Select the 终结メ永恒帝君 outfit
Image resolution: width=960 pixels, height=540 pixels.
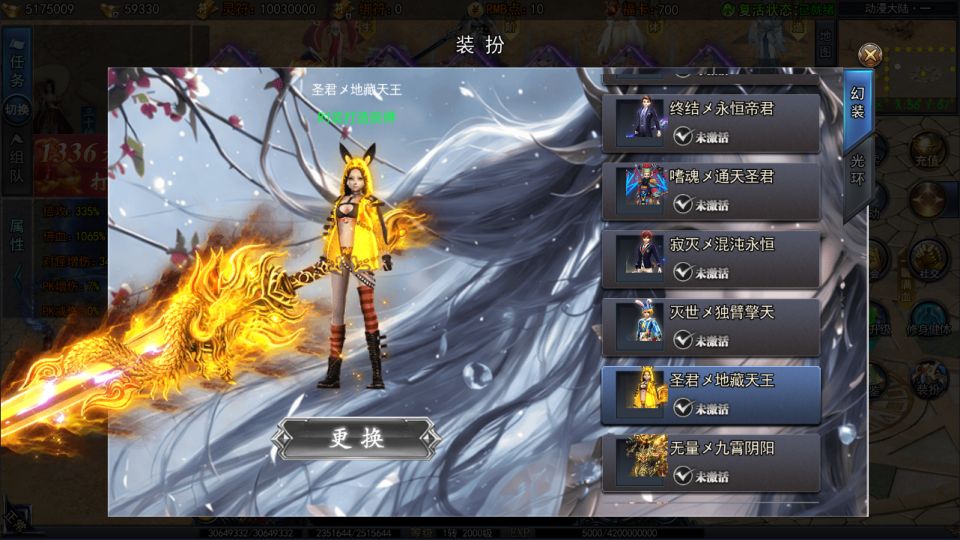click(x=710, y=123)
